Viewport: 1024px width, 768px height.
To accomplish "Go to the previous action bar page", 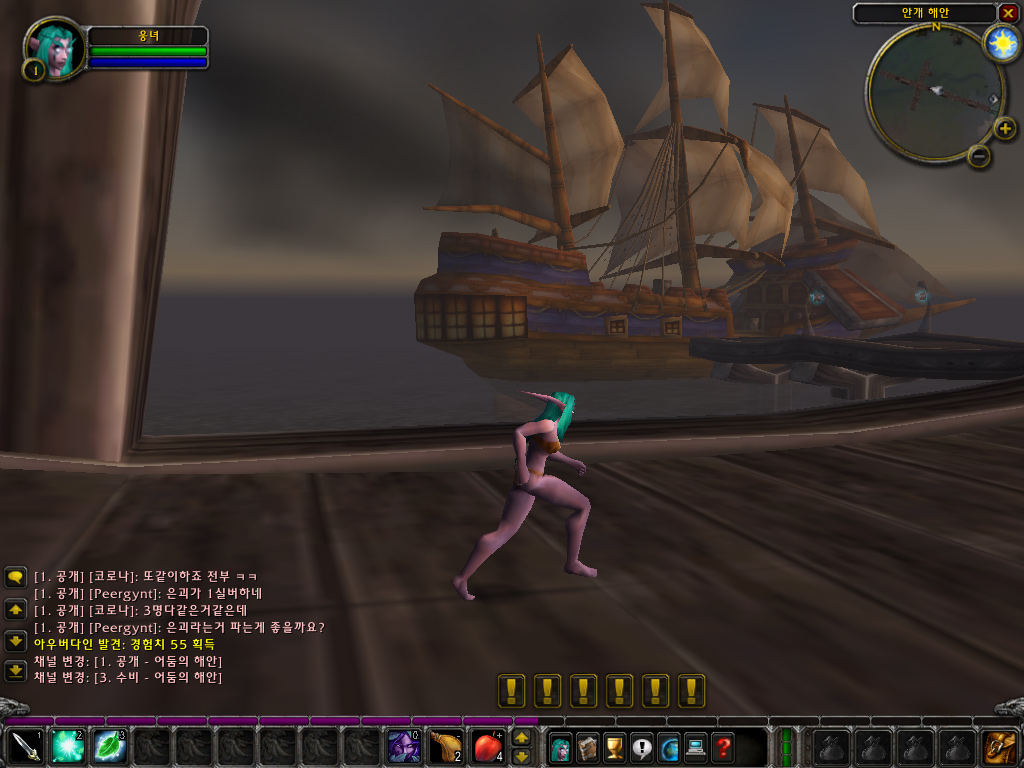I will coord(521,738).
